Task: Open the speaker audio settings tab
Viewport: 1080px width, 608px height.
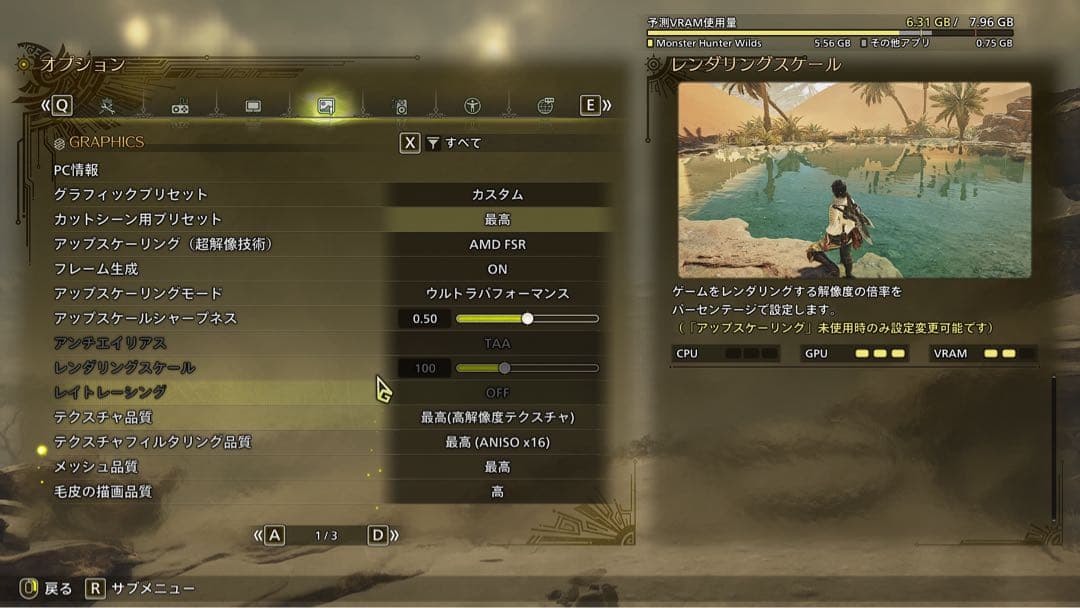Action: [x=399, y=106]
